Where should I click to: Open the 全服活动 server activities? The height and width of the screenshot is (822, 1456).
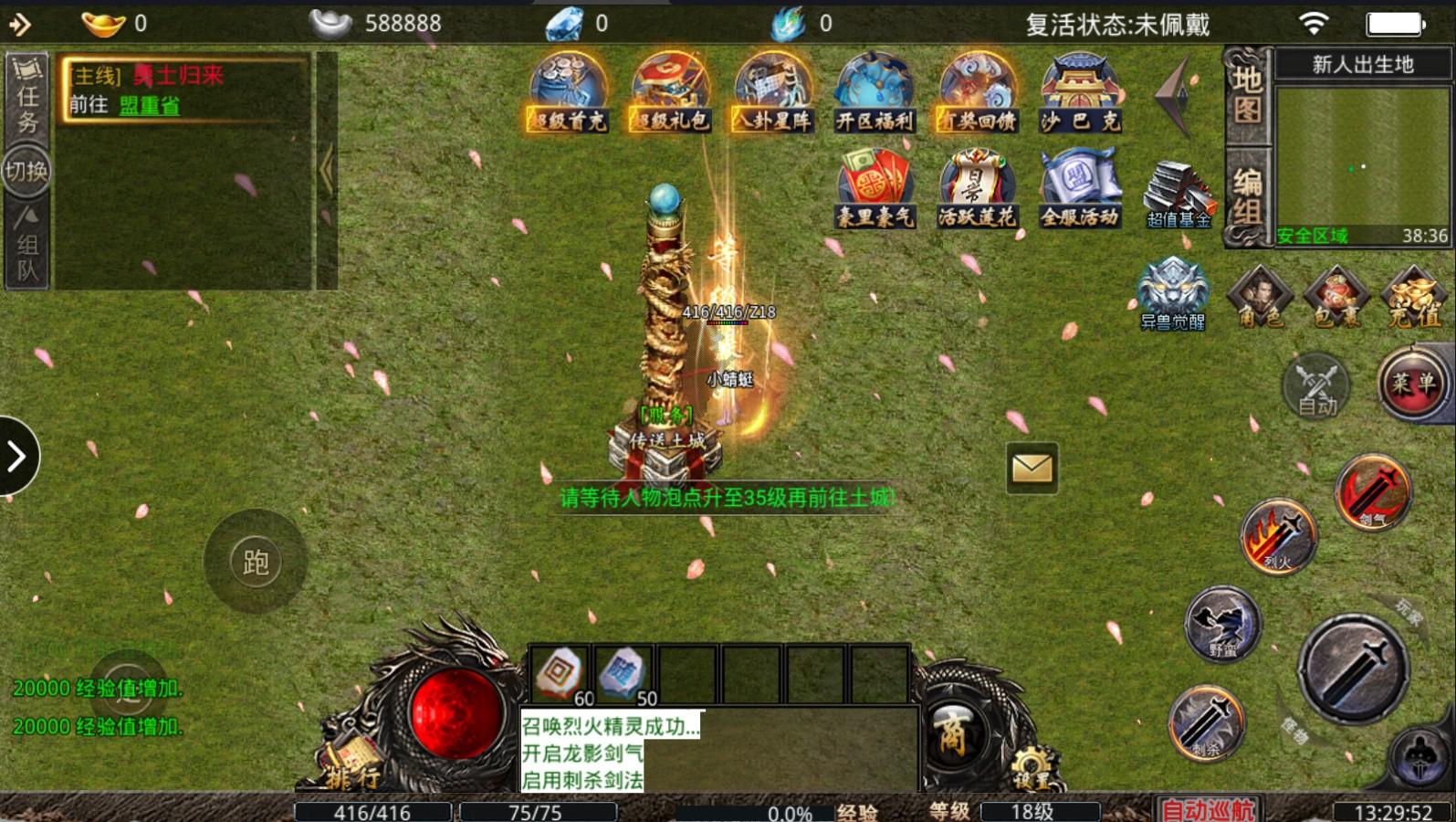(1080, 190)
